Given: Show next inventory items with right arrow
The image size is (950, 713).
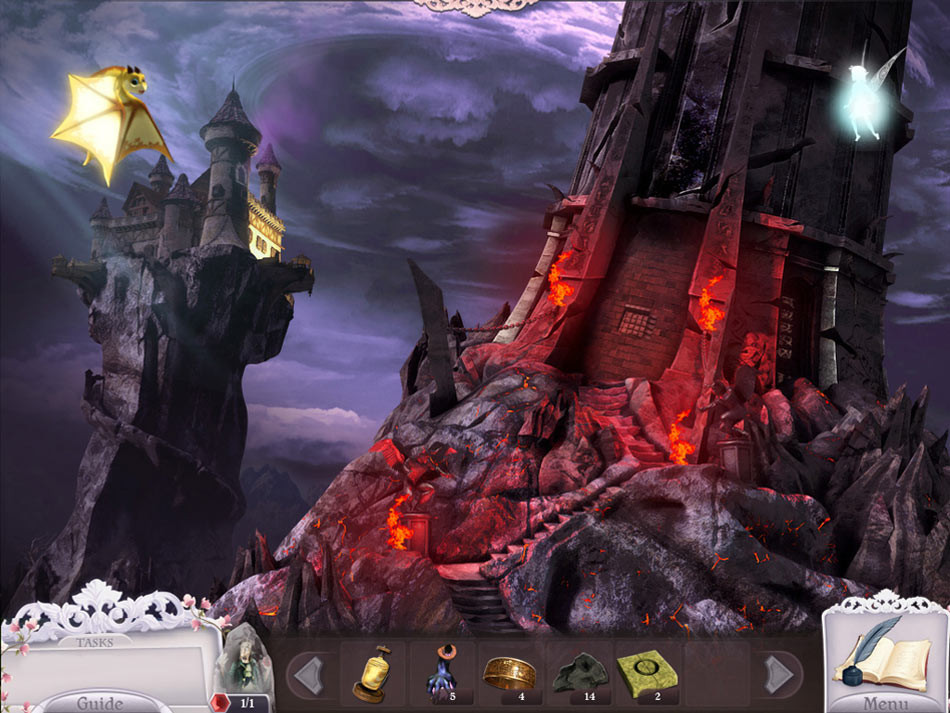Looking at the screenshot, I should coord(777,674).
